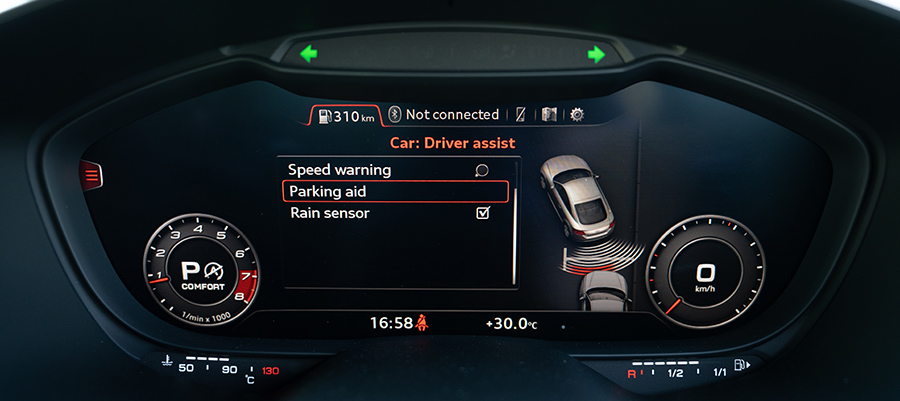Open the Bluetooth Not connected tab
Screen dimensions: 900x401
coord(444,114)
